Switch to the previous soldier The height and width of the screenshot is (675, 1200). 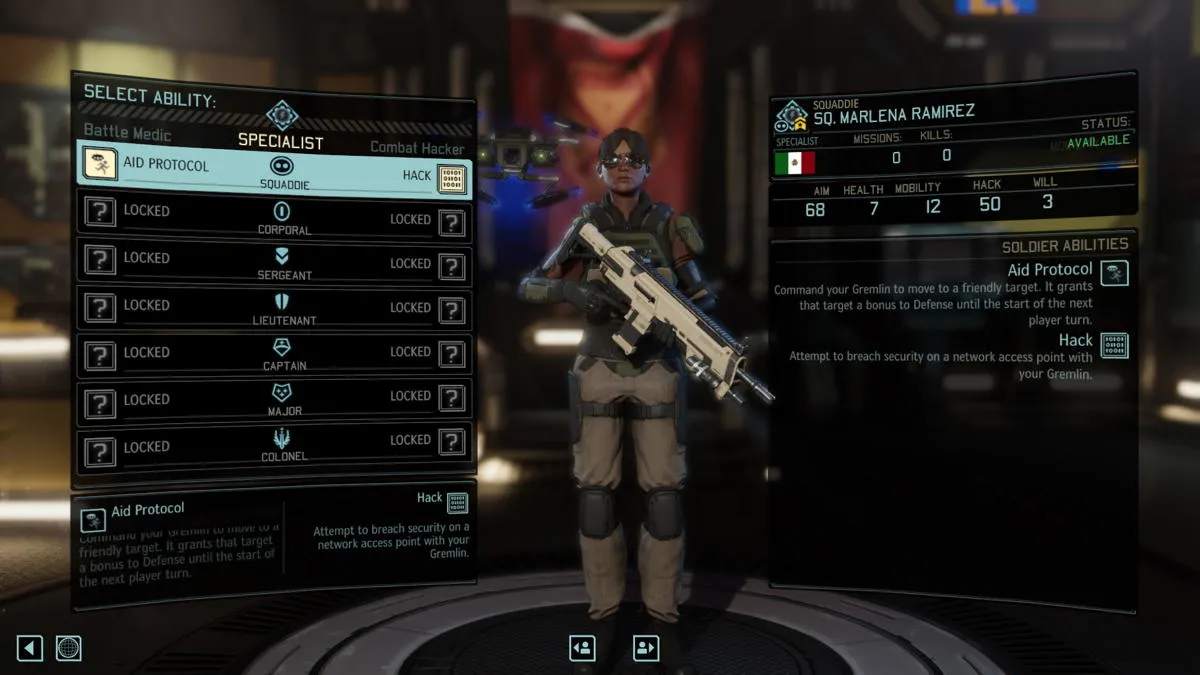tap(582, 648)
